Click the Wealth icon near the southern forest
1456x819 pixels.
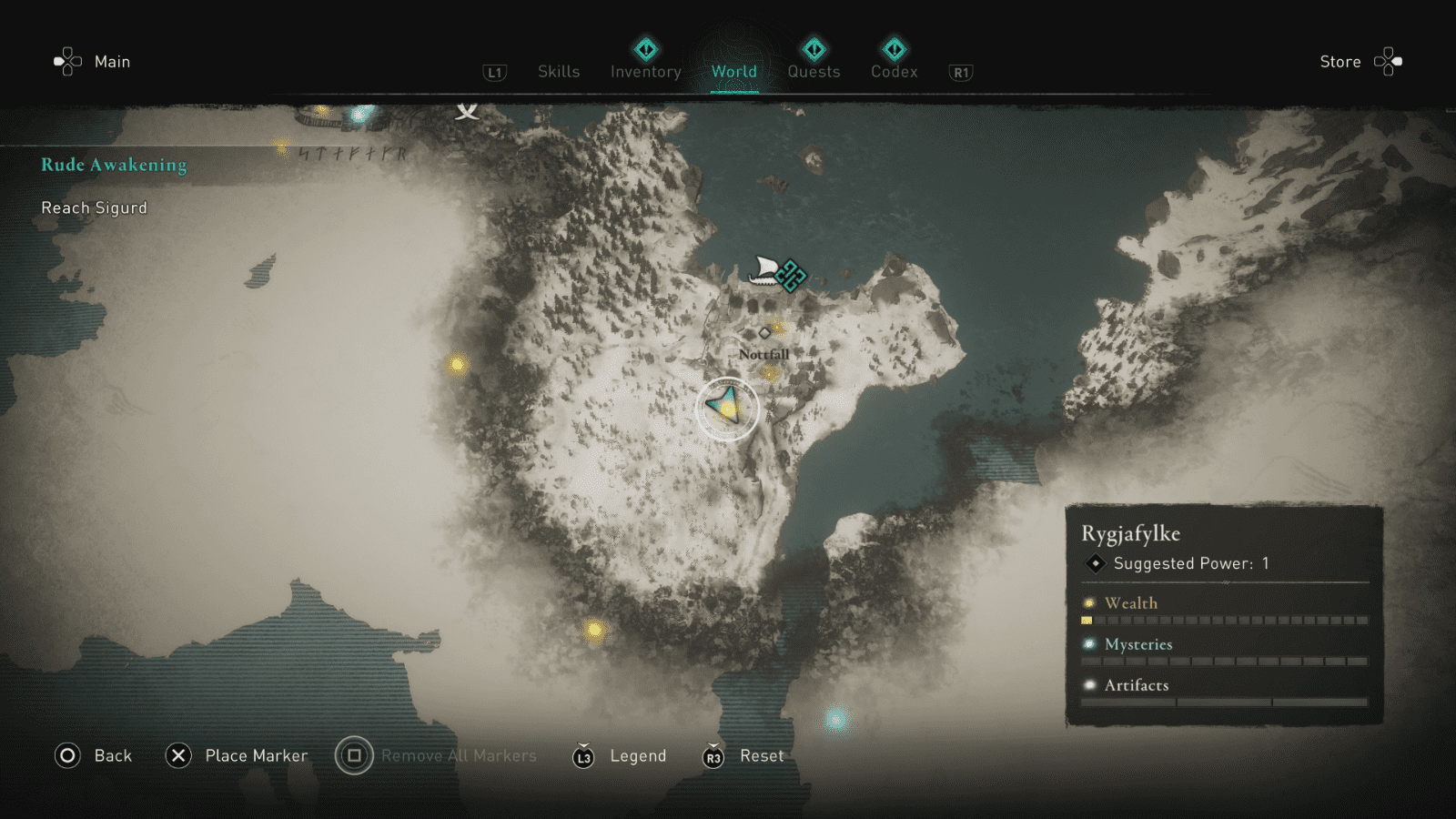(x=596, y=630)
